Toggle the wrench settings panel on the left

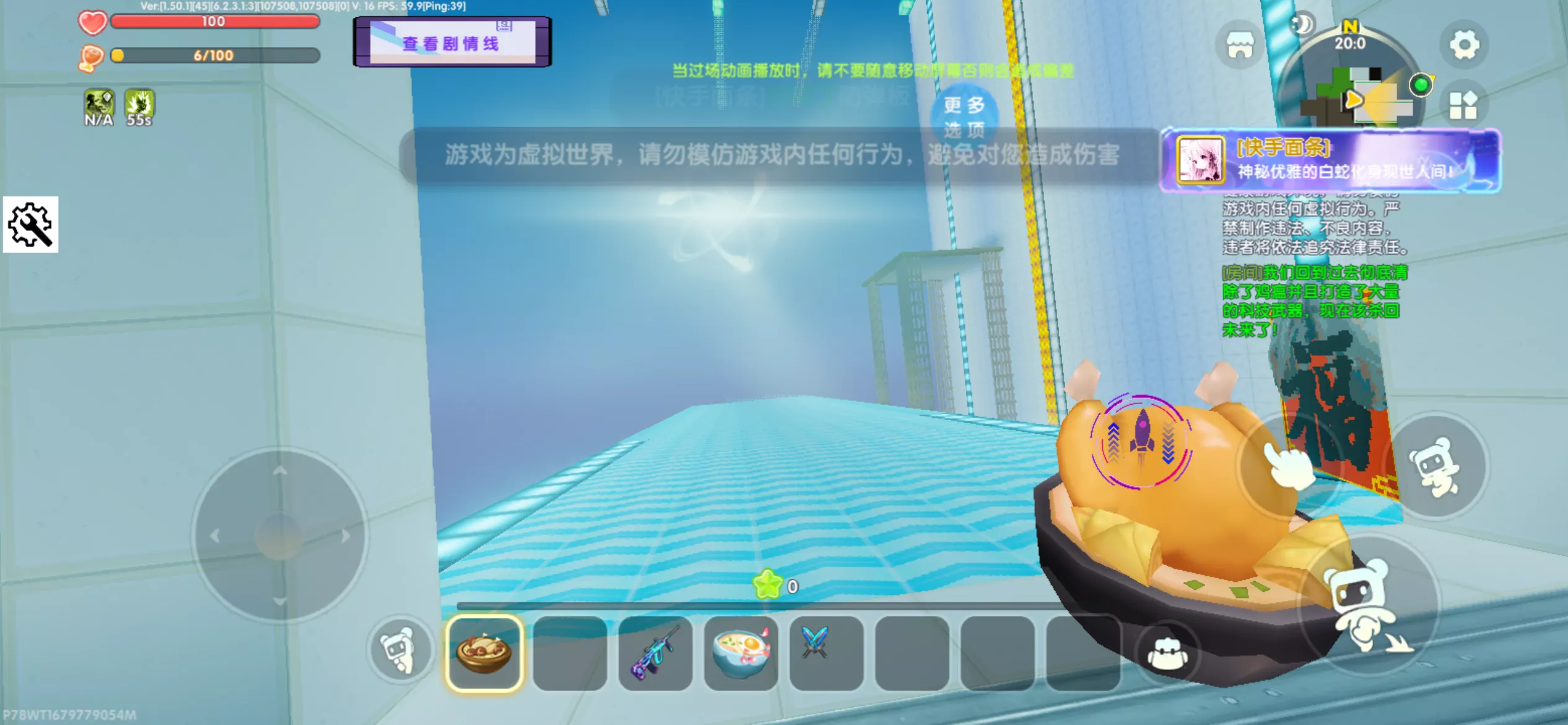pos(30,226)
